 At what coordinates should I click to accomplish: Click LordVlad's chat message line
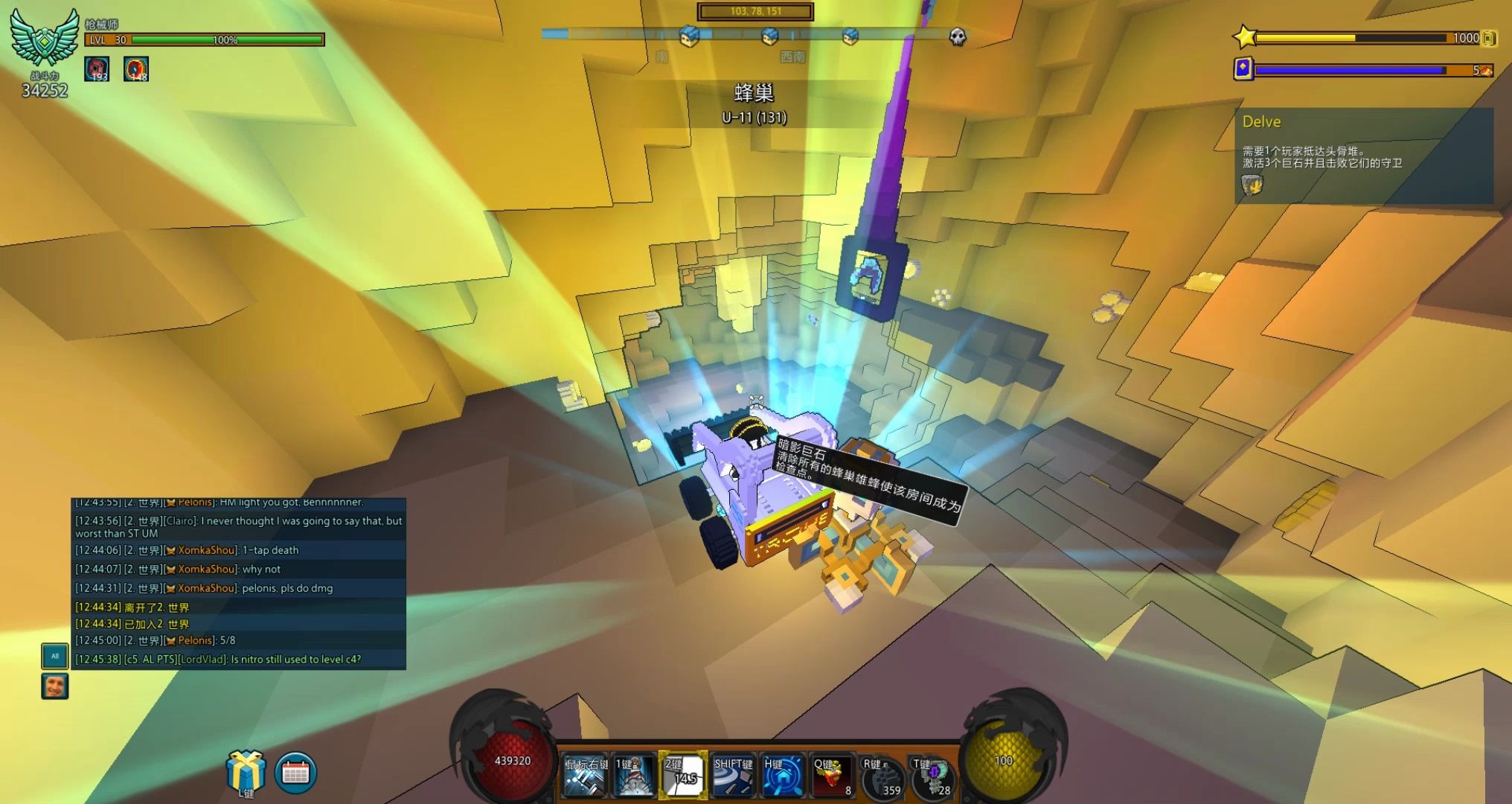point(238,660)
